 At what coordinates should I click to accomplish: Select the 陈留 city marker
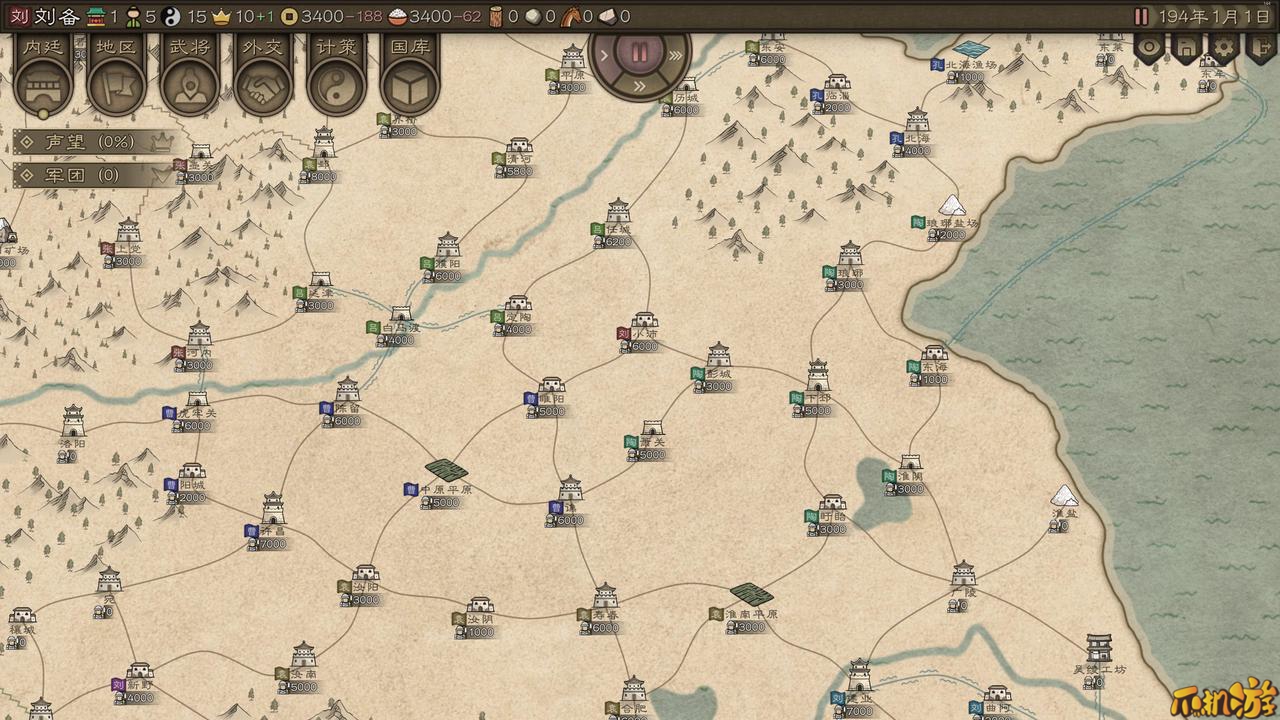347,390
